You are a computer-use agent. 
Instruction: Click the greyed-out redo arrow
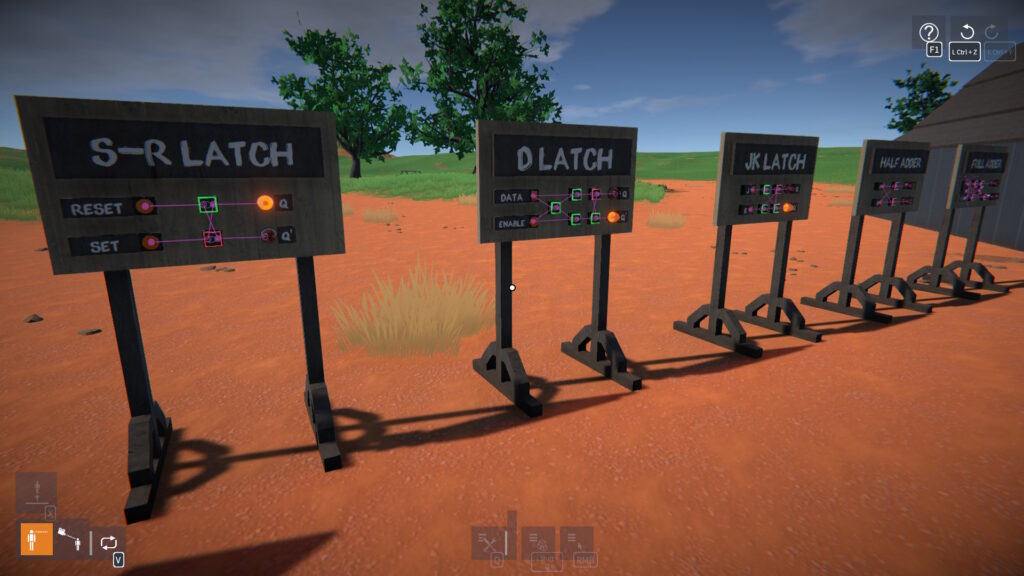(993, 32)
